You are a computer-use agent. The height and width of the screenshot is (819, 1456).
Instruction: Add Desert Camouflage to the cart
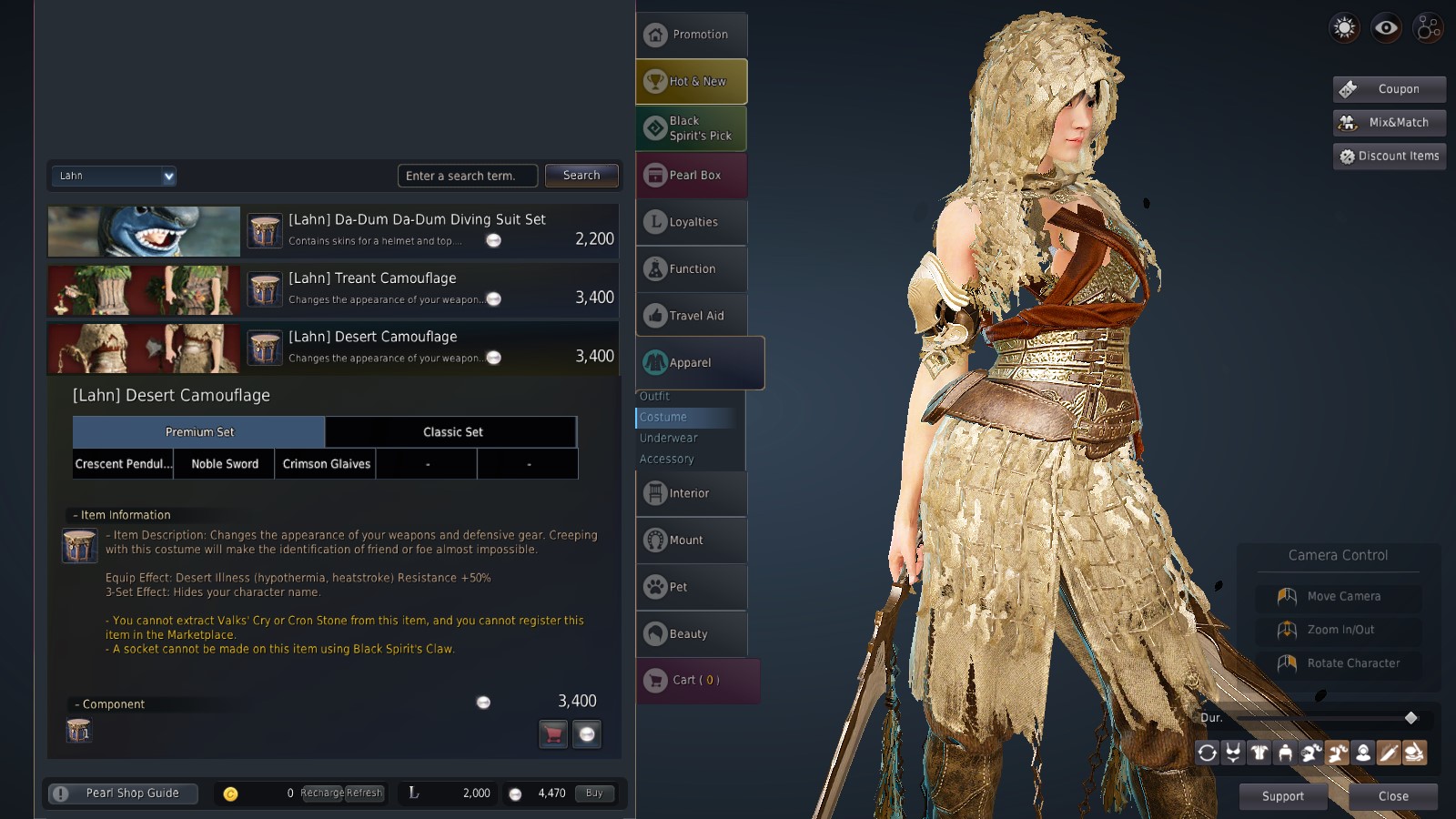tap(553, 733)
